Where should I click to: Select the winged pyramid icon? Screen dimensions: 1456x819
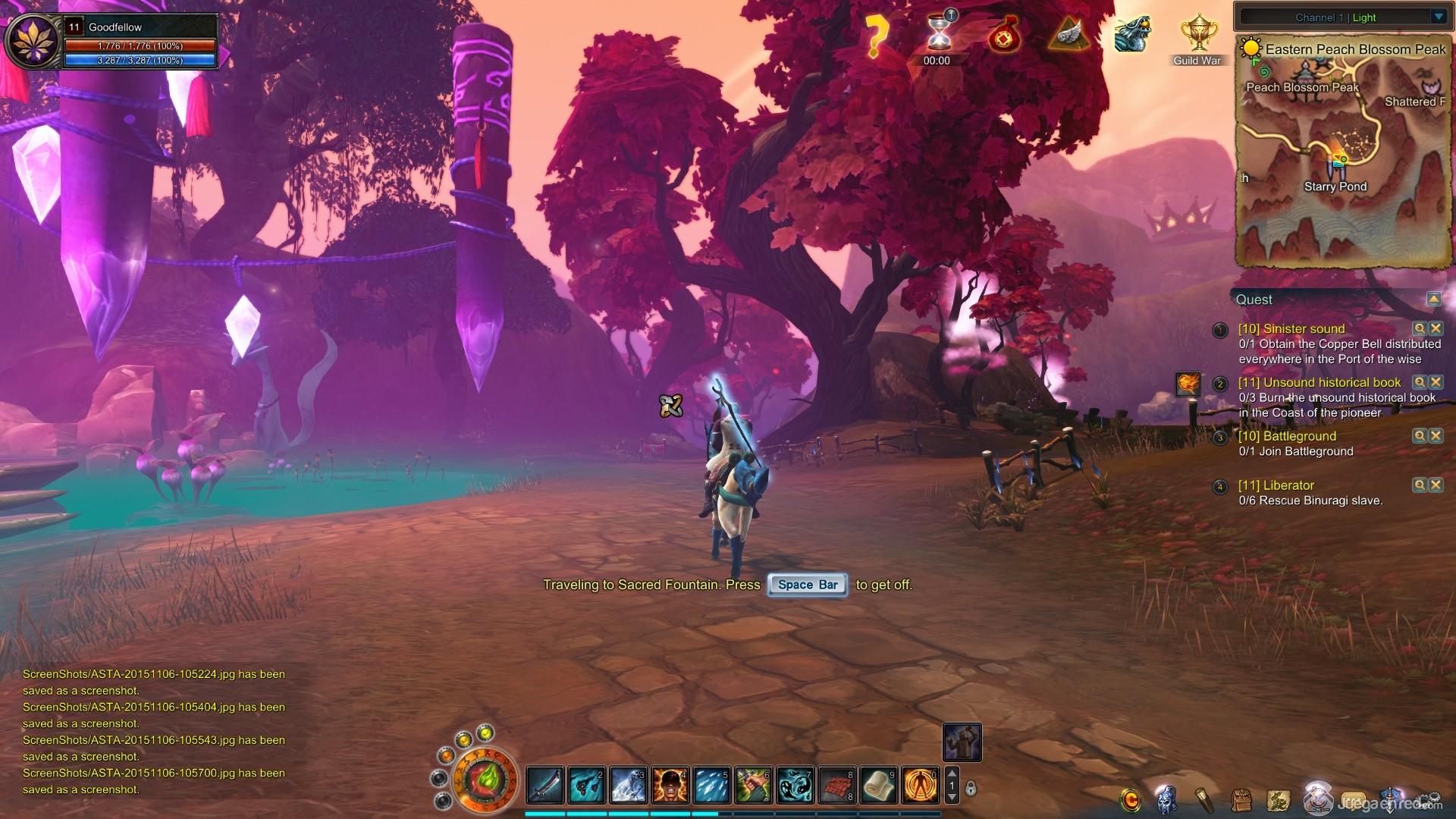(1068, 35)
